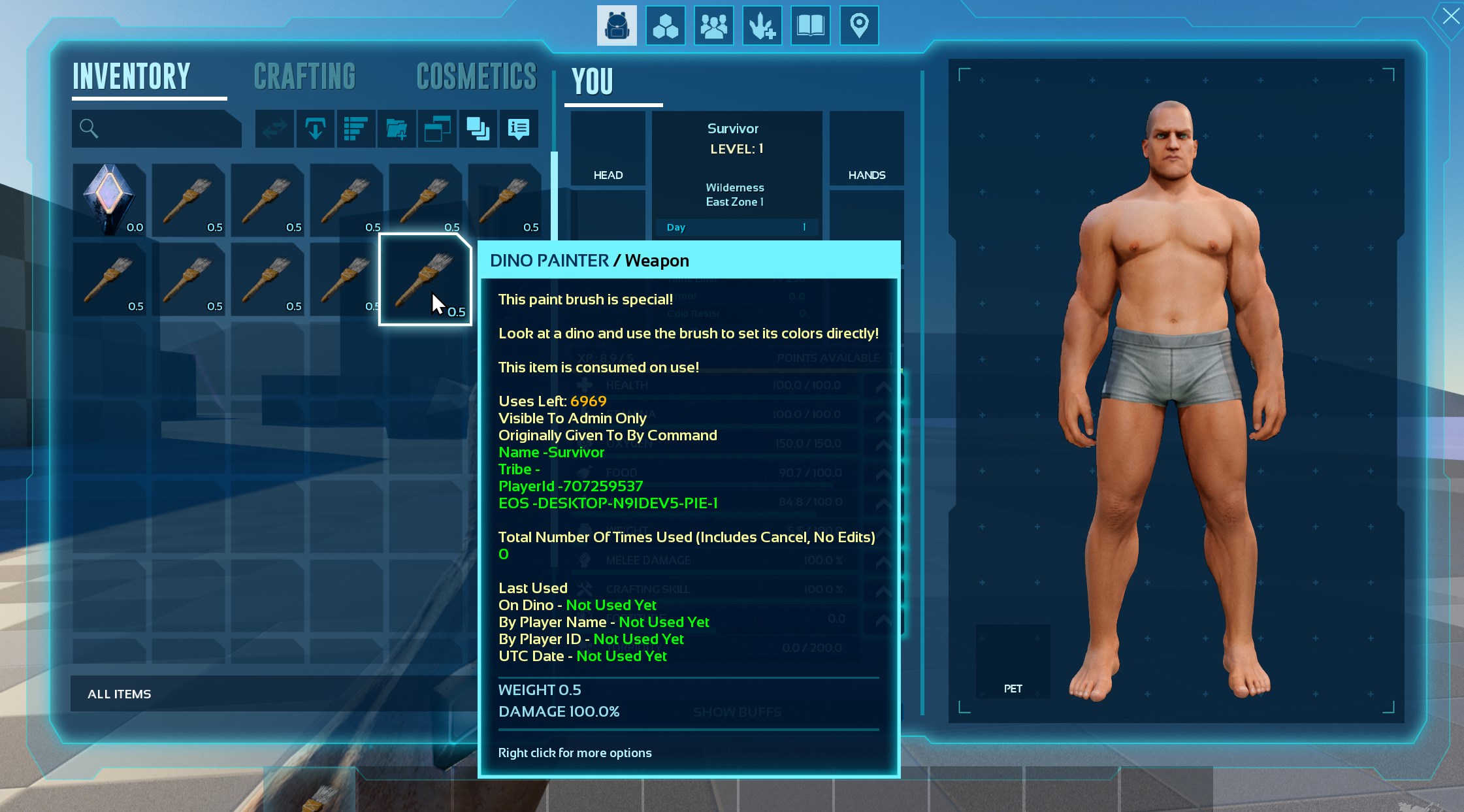Toggle item tooltip info display

click(519, 129)
